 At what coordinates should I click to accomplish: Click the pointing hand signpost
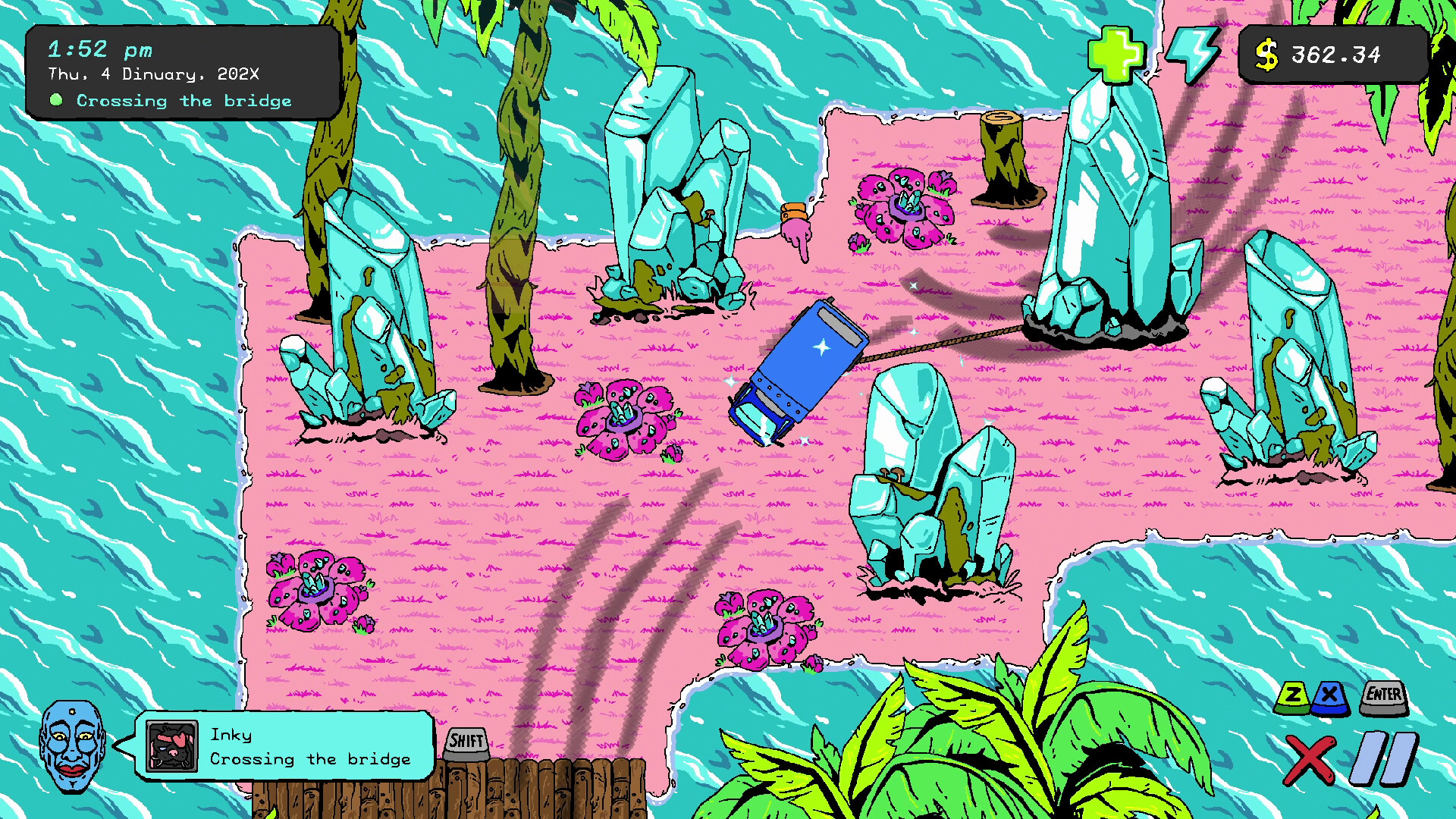point(796,227)
